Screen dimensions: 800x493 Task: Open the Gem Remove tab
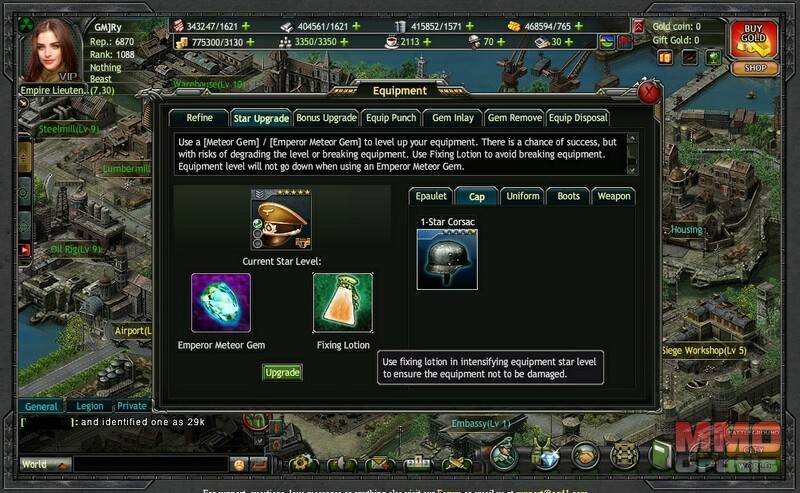point(514,118)
